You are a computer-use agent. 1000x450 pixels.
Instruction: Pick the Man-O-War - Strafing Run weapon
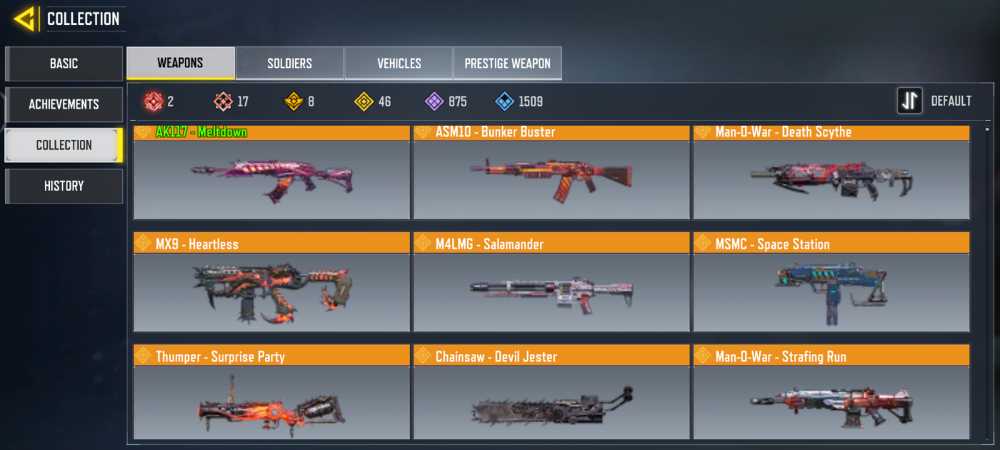coord(831,392)
